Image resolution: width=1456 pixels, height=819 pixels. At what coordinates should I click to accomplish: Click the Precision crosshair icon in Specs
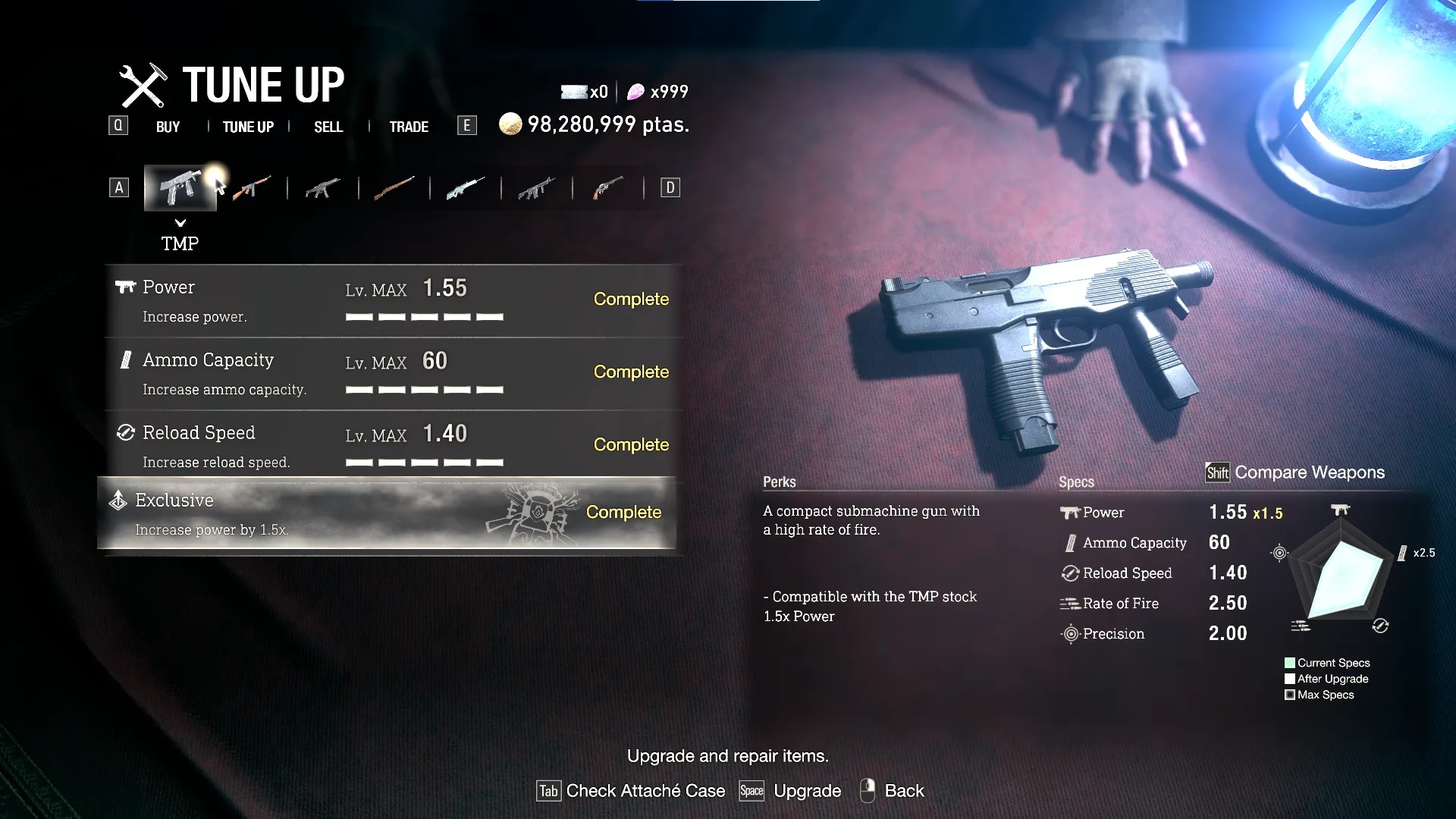click(1071, 634)
